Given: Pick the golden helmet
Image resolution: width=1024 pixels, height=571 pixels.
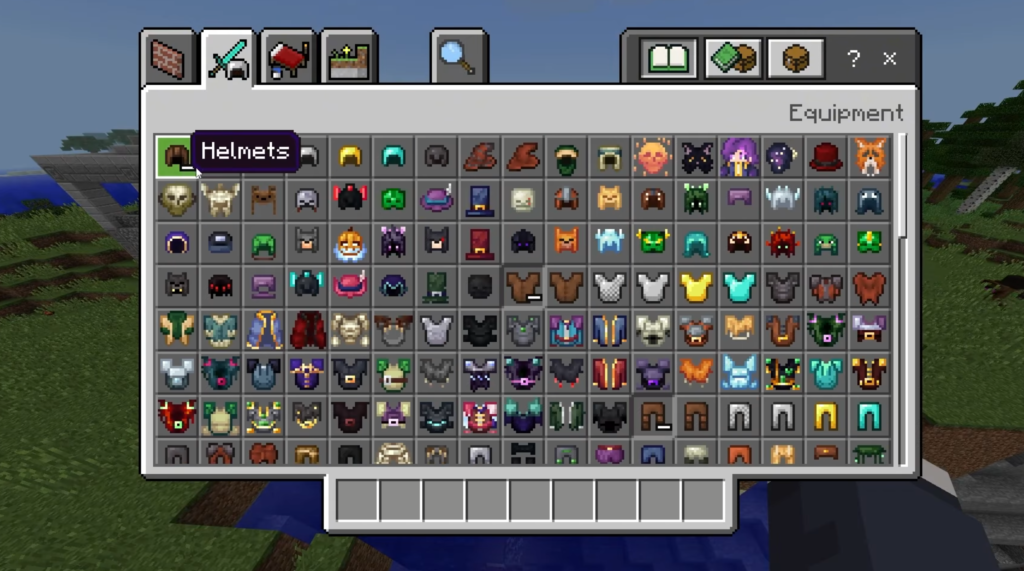Looking at the screenshot, I should coord(350,156).
